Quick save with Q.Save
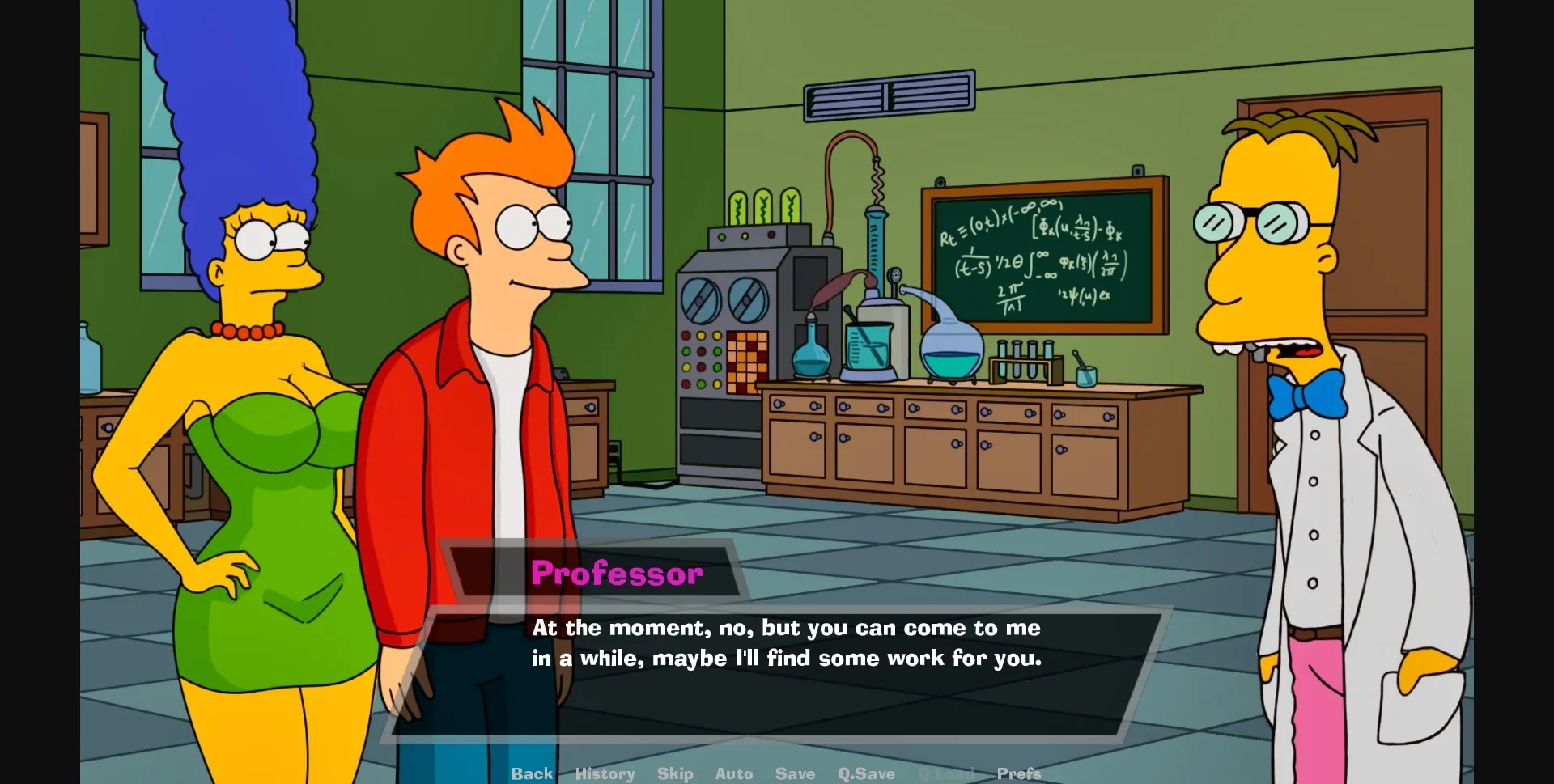This screenshot has width=1554, height=784. click(x=866, y=773)
